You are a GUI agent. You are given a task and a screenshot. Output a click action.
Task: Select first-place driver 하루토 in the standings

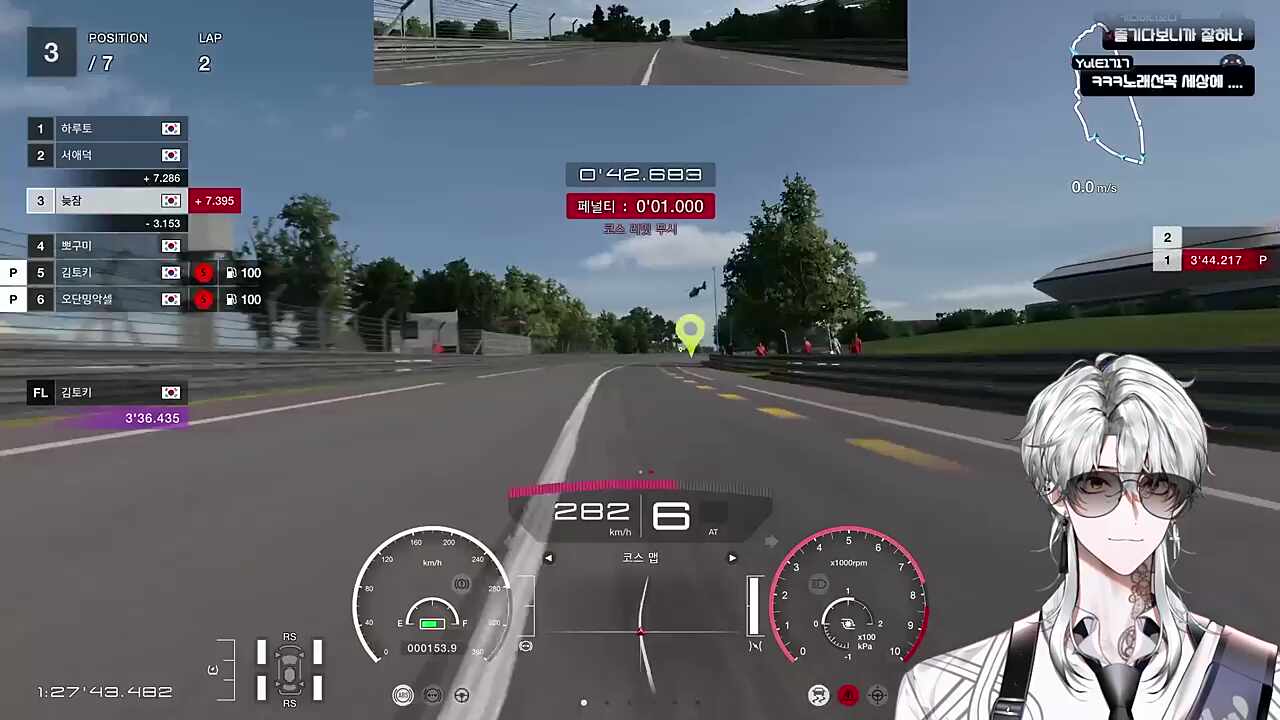107,129
